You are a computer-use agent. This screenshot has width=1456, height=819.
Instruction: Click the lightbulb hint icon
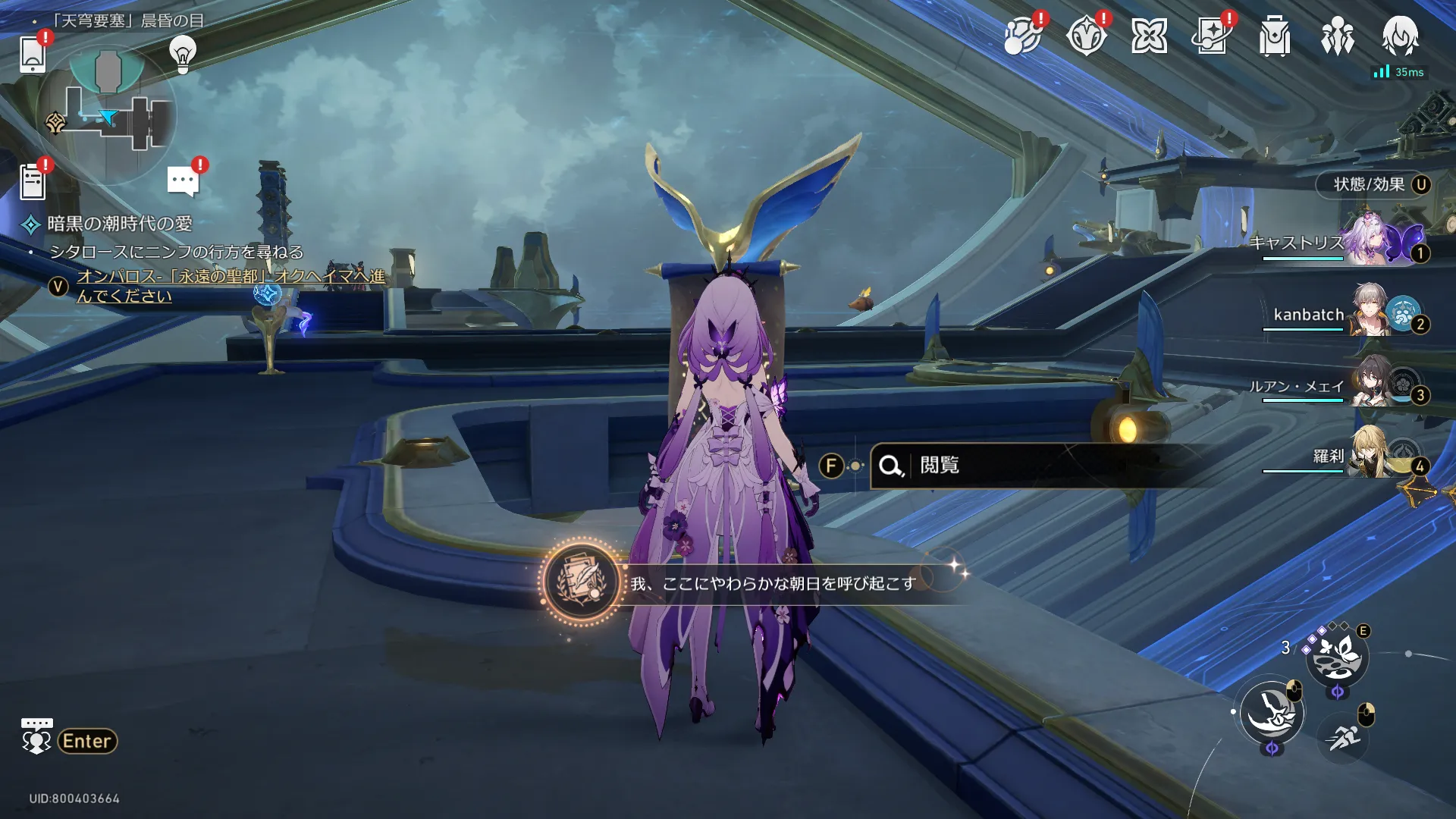tap(182, 55)
